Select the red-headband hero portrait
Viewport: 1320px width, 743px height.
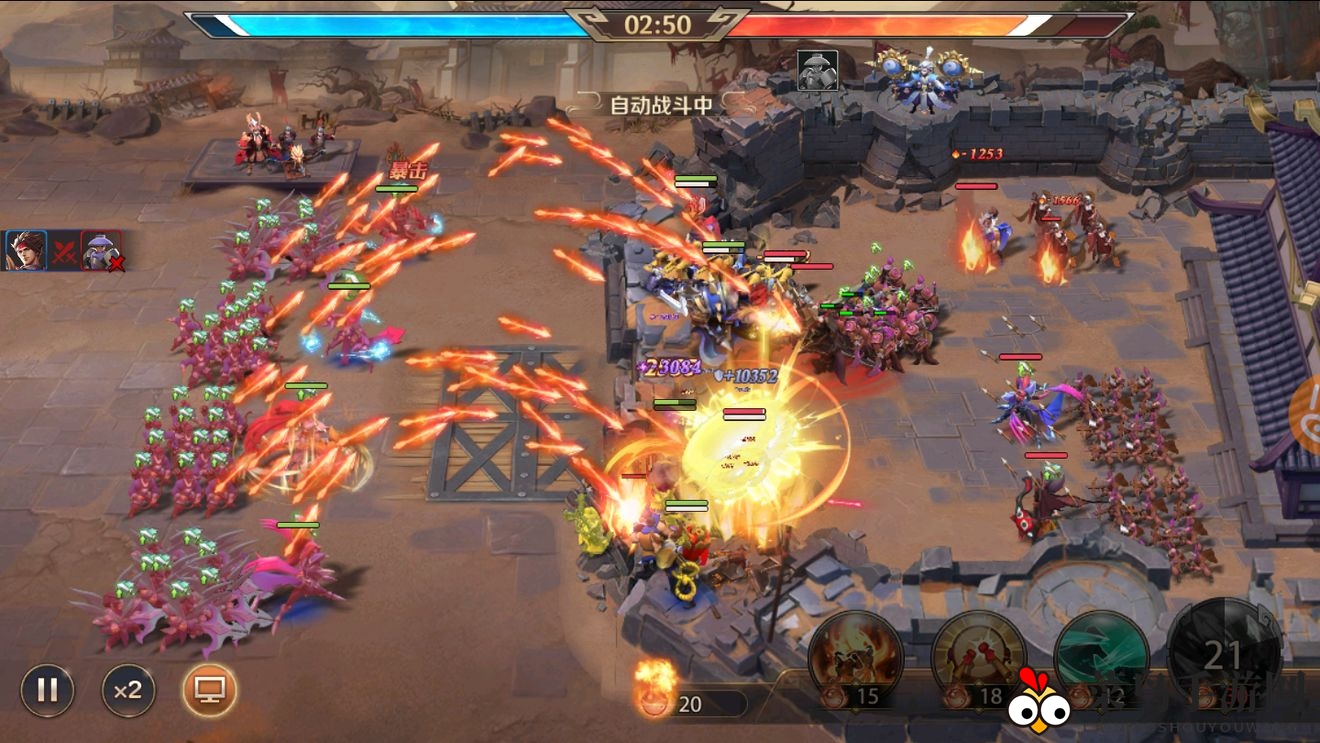(x=25, y=250)
